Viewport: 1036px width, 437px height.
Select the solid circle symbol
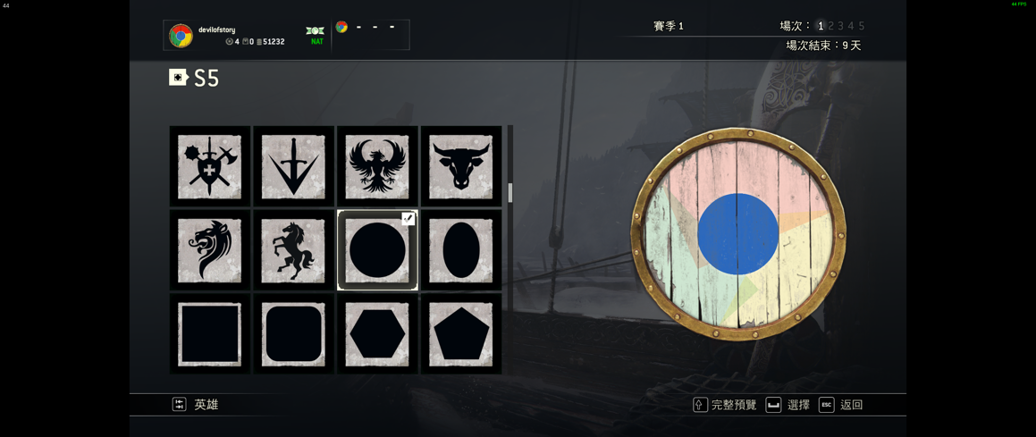coord(377,250)
